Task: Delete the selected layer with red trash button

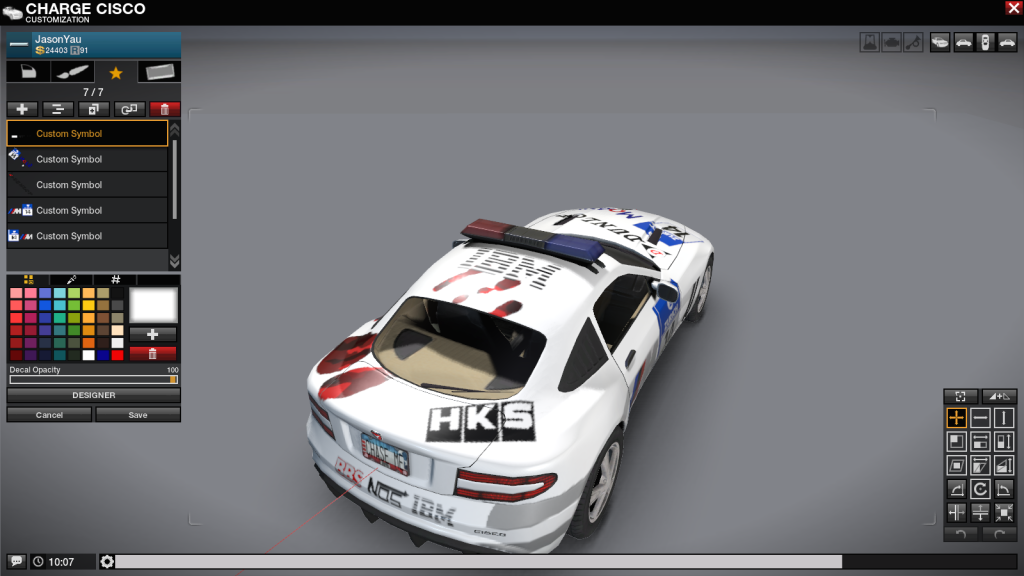Action: click(164, 109)
